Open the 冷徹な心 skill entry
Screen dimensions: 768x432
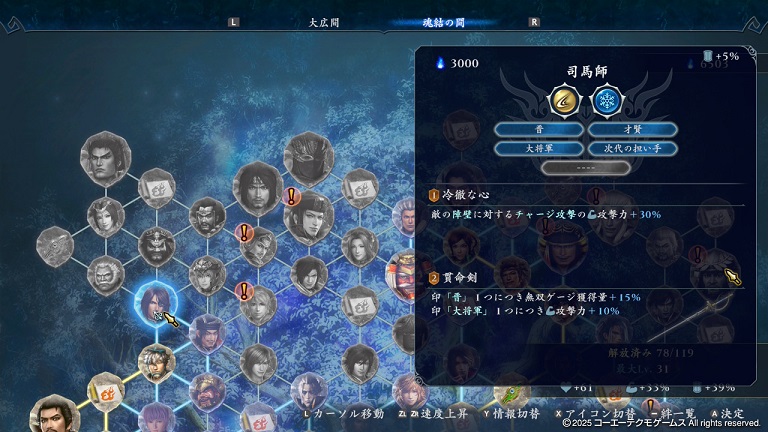(x=470, y=195)
